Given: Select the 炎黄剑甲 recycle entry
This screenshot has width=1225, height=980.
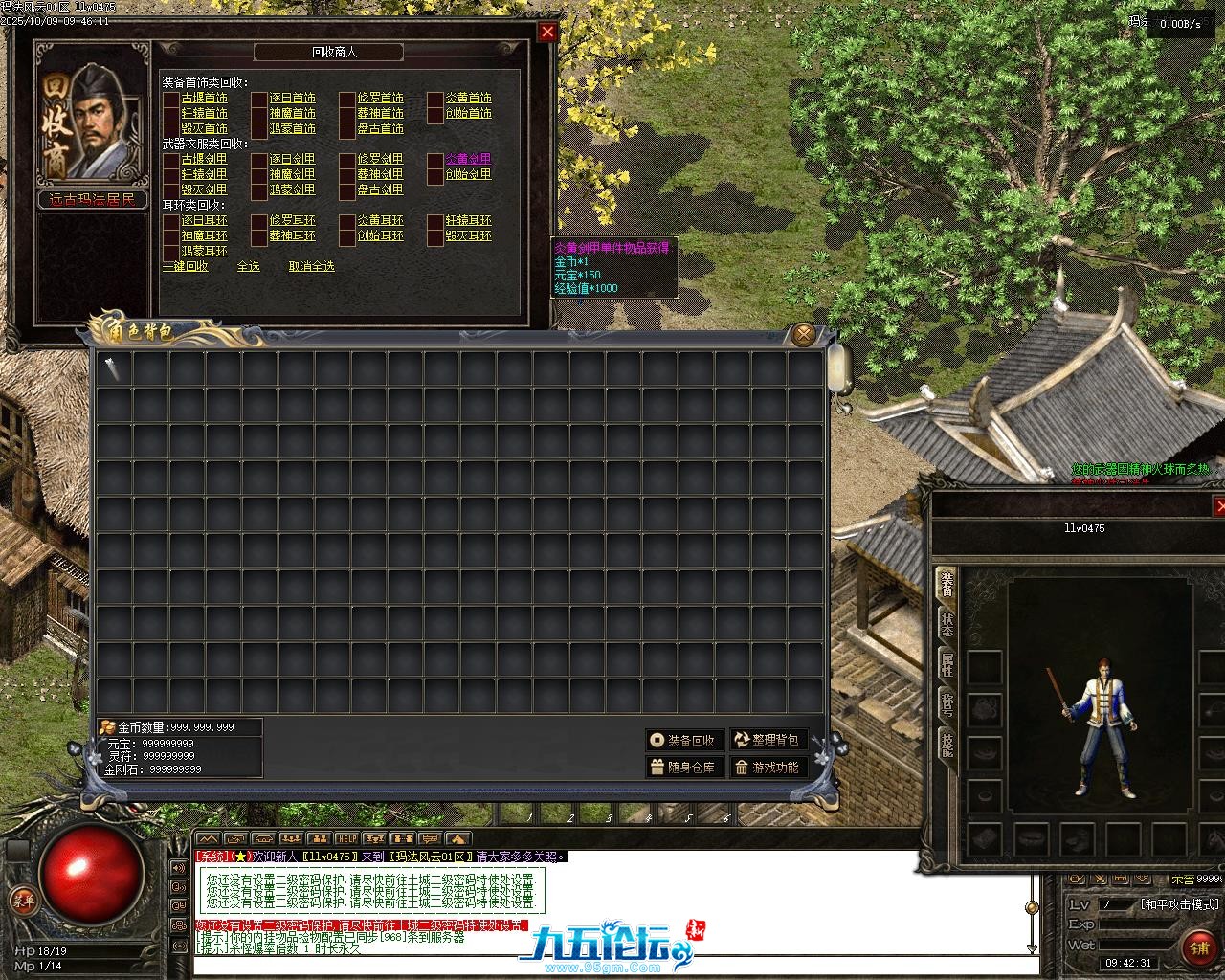Looking at the screenshot, I should [468, 159].
